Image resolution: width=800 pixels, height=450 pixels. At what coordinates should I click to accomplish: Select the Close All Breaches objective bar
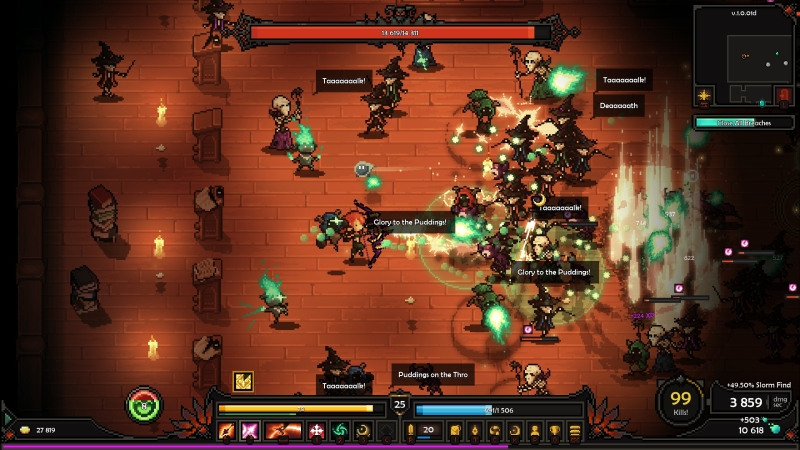pos(744,122)
